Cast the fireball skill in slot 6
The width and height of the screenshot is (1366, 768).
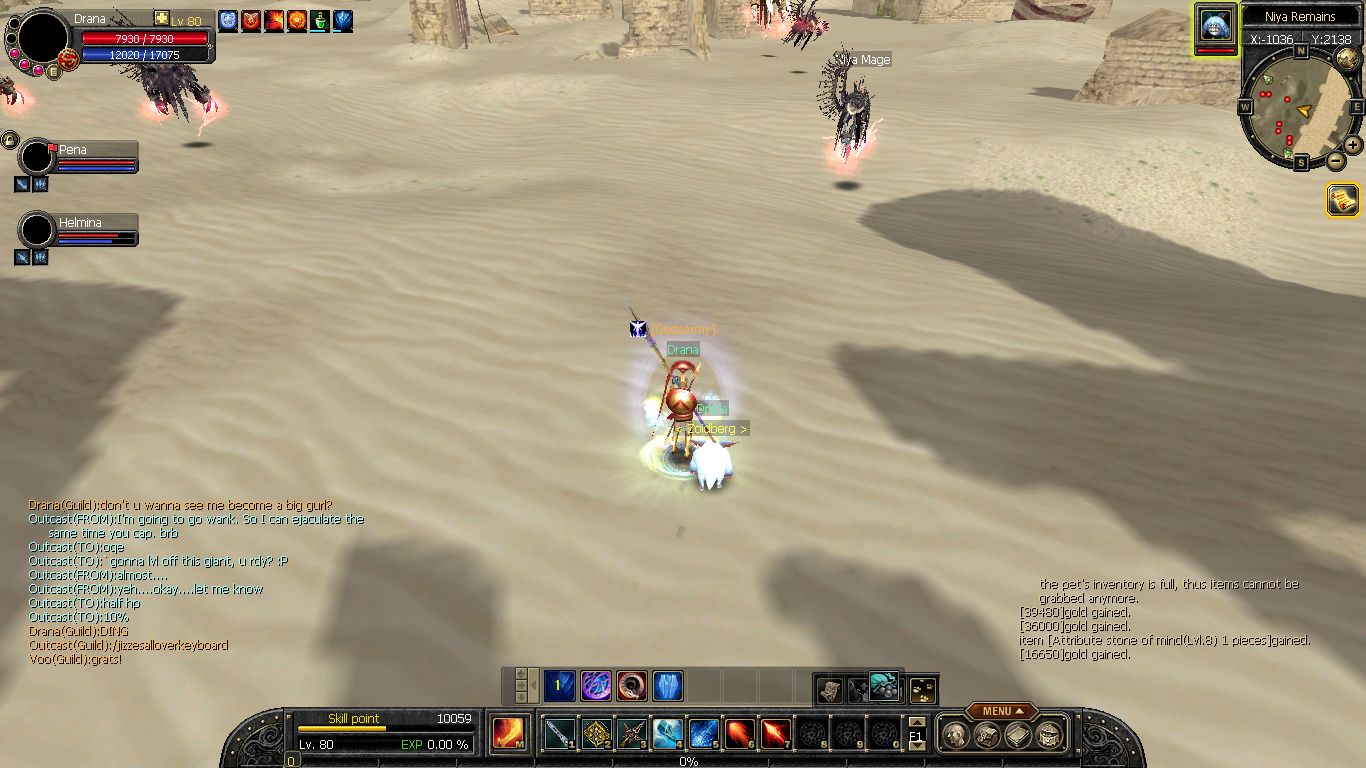[740, 735]
